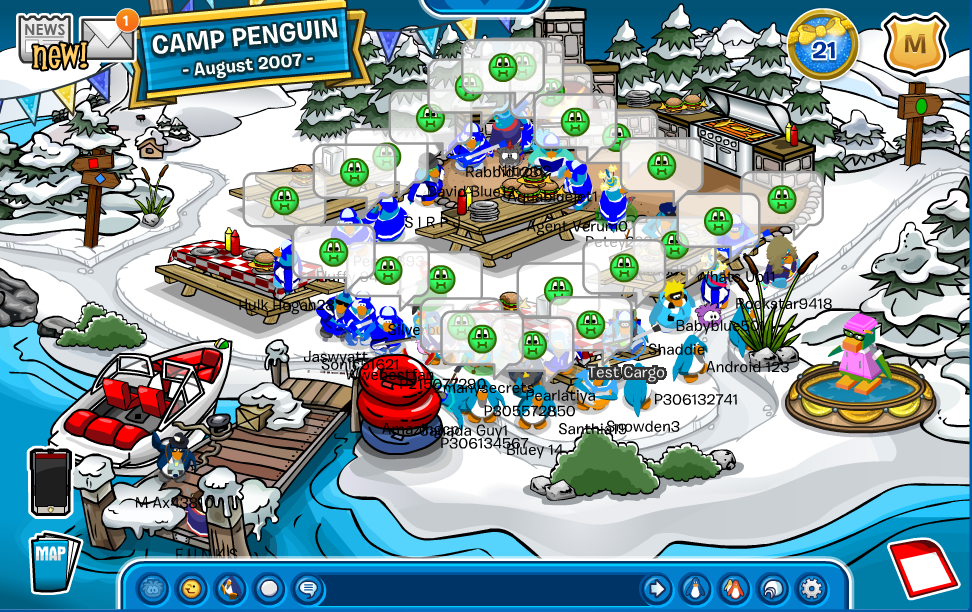The width and height of the screenshot is (972, 612).
Task: Send the chat message with arrow button
Action: point(655,587)
